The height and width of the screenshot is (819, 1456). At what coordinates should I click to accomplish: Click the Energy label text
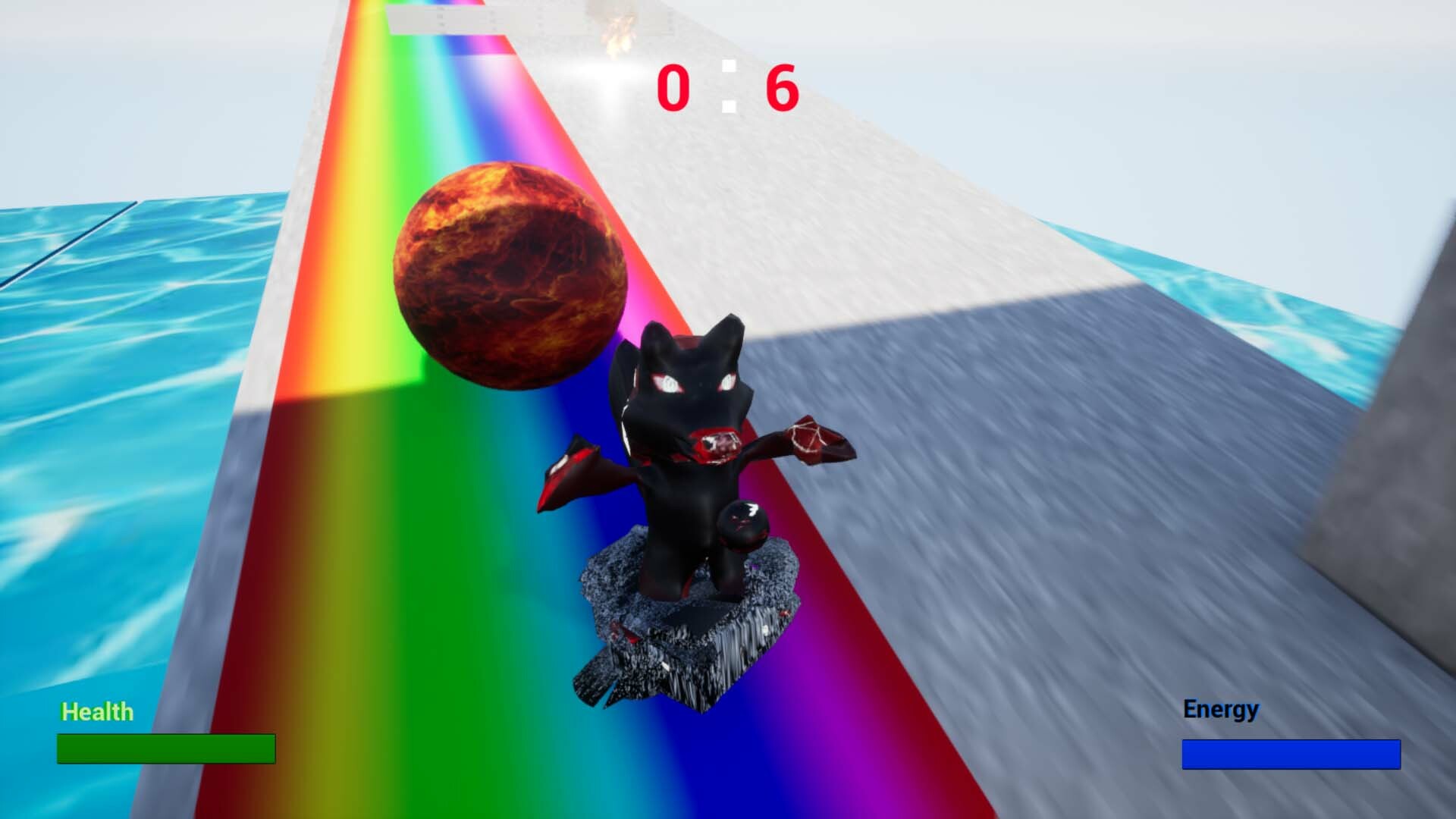[x=1219, y=710]
